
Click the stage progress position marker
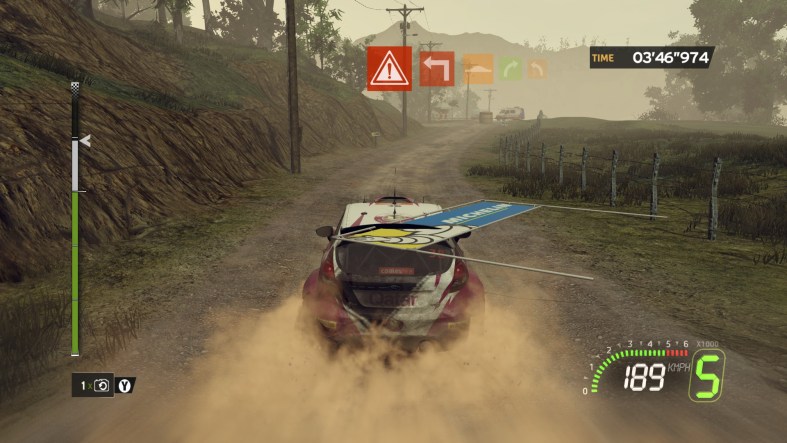(85, 141)
